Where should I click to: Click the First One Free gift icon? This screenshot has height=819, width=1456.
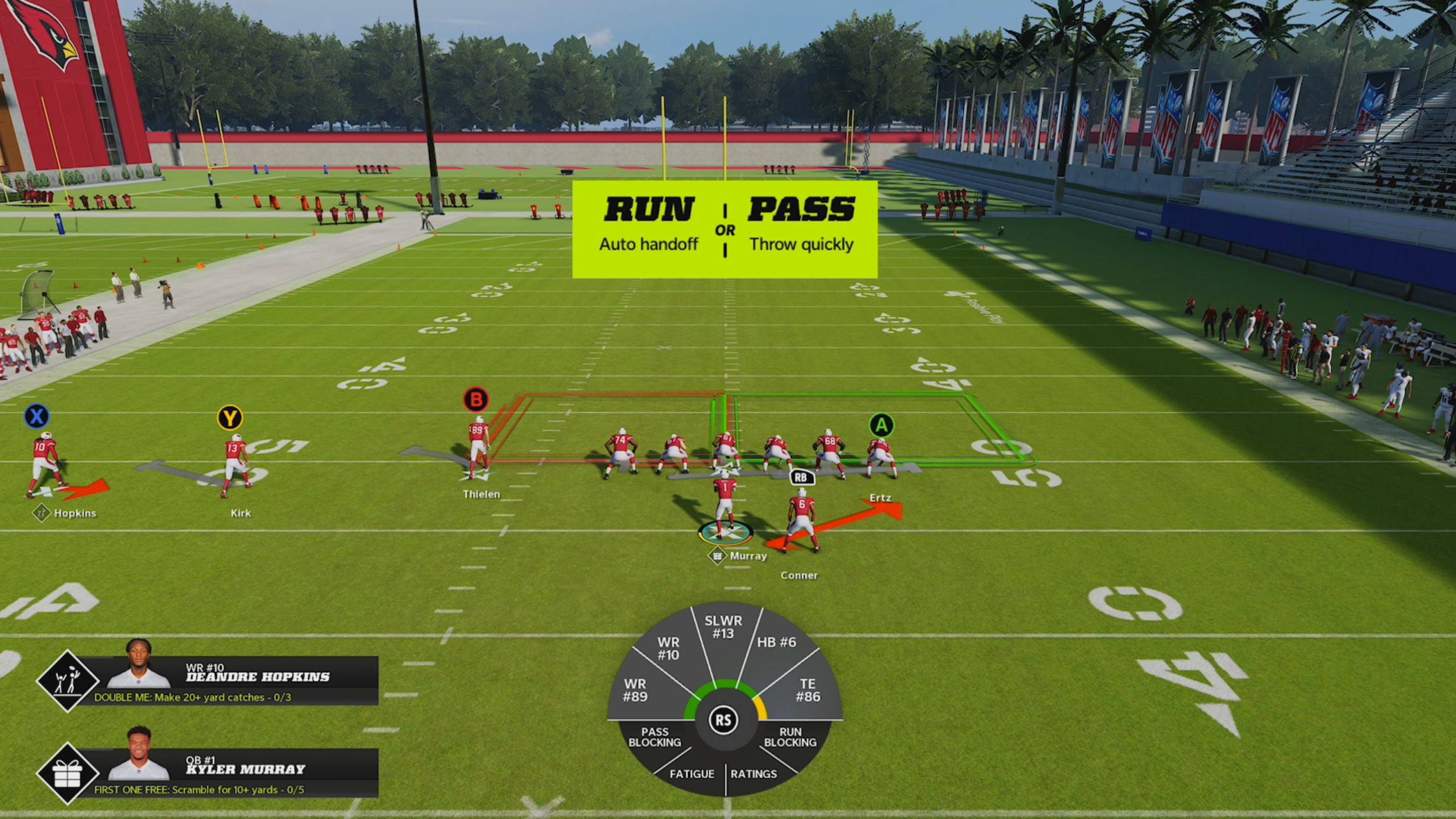tap(68, 774)
